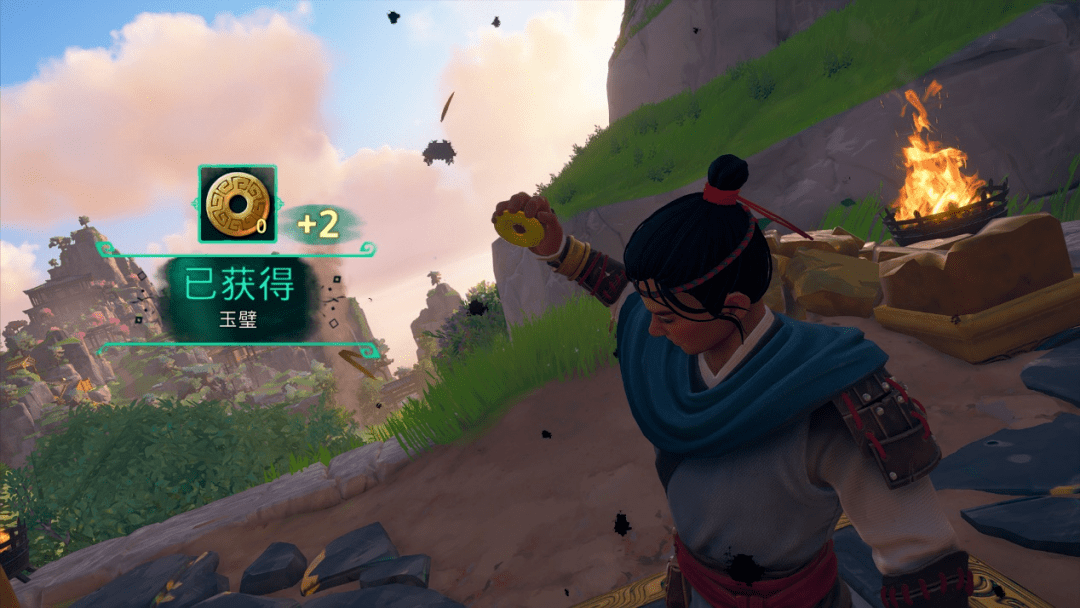
Task: Select the 已获得 玉璧 notification banner
Action: pos(239,297)
